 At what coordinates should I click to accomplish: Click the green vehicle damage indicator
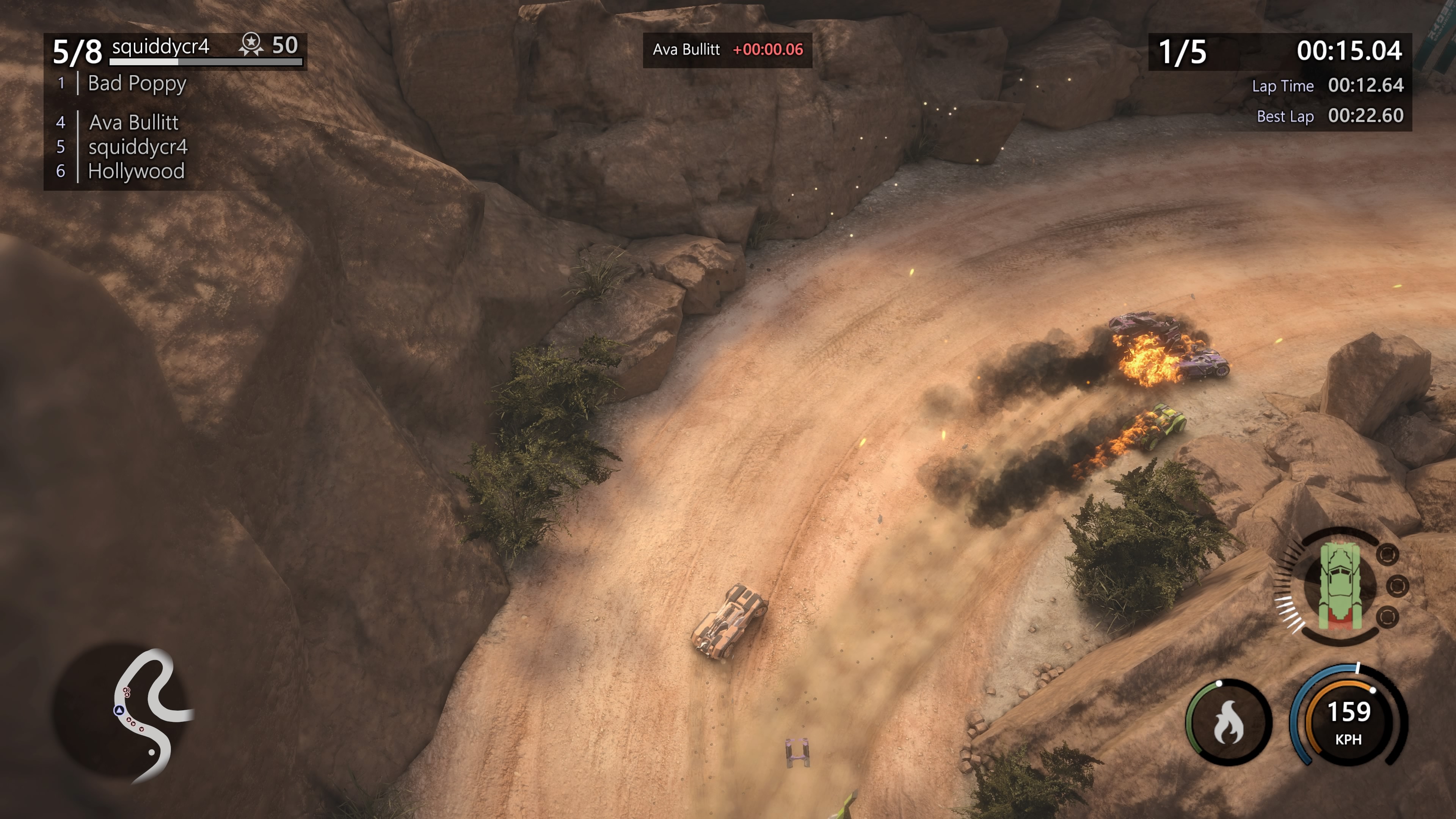1340,585
